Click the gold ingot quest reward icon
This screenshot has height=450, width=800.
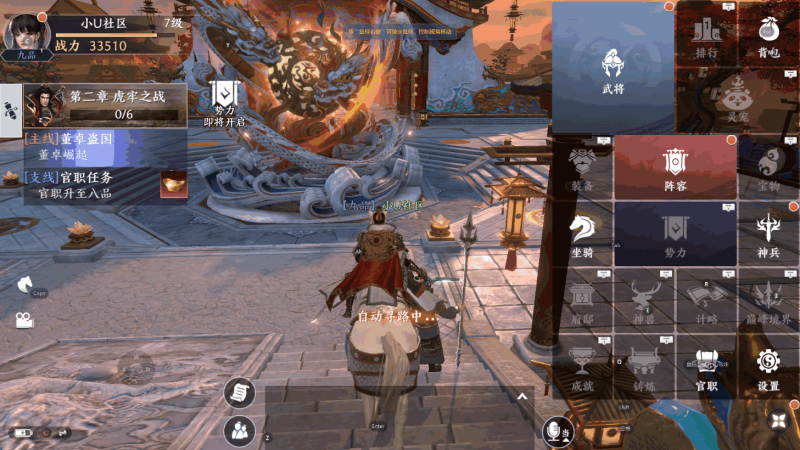click(x=173, y=184)
